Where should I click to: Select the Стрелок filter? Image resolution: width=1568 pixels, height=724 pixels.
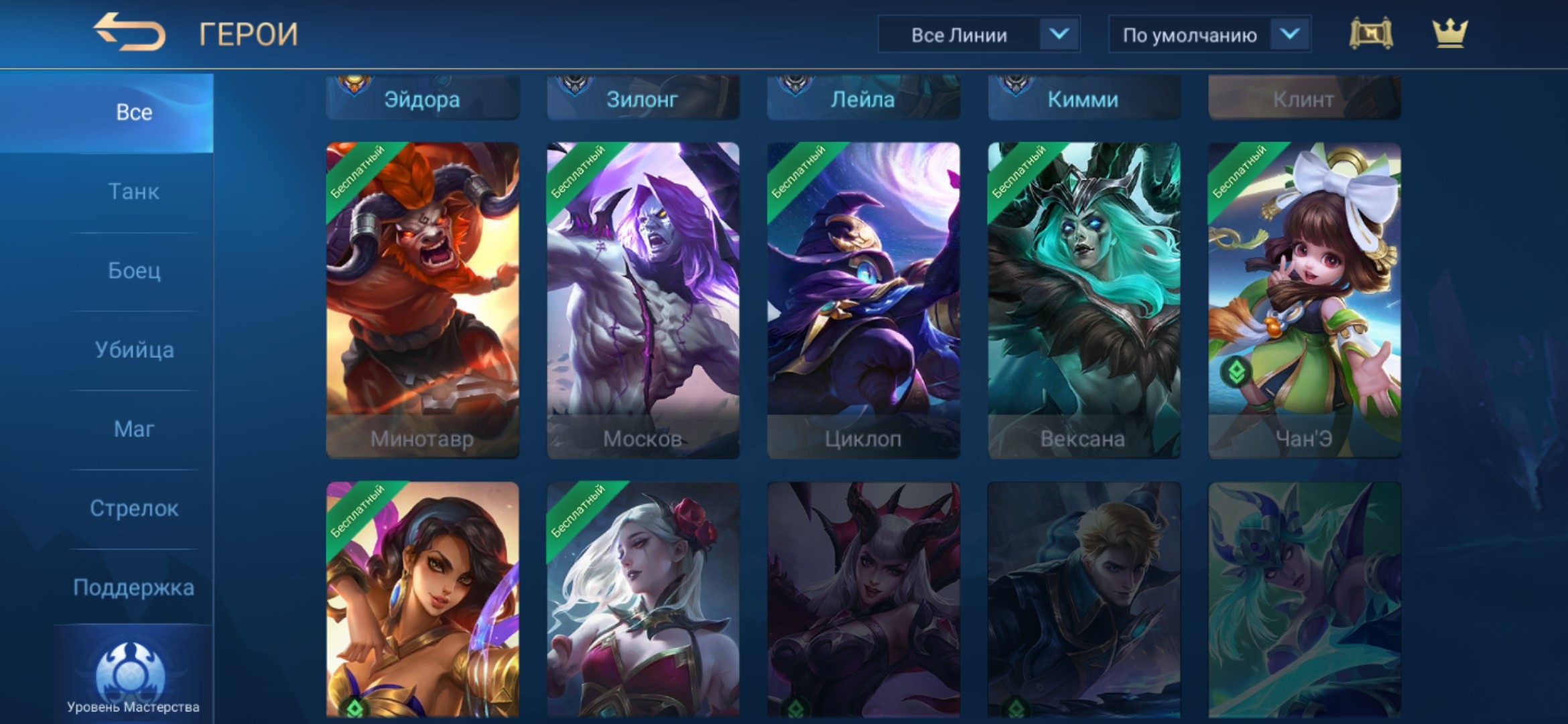tap(134, 509)
